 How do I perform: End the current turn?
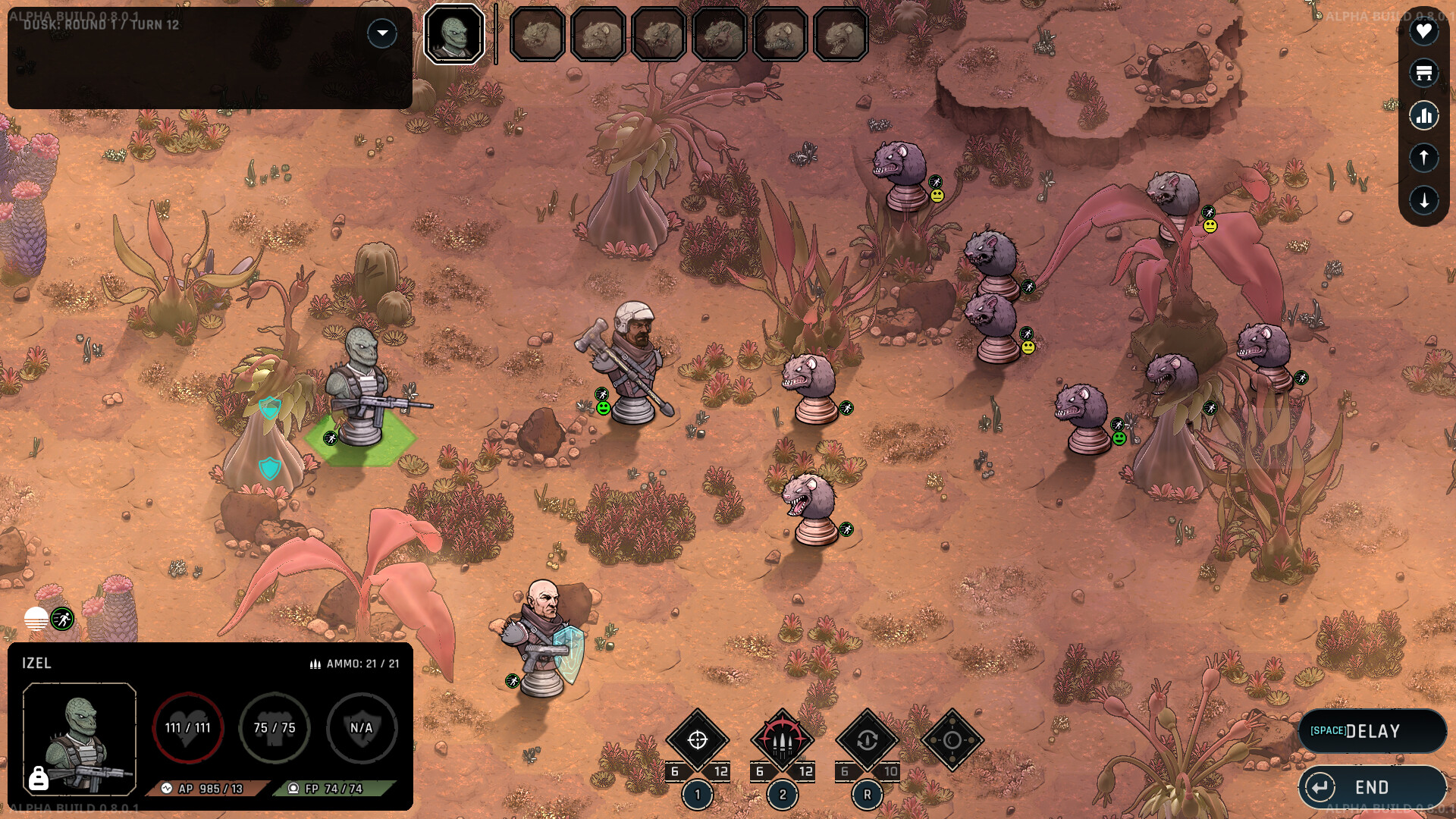point(1372,787)
